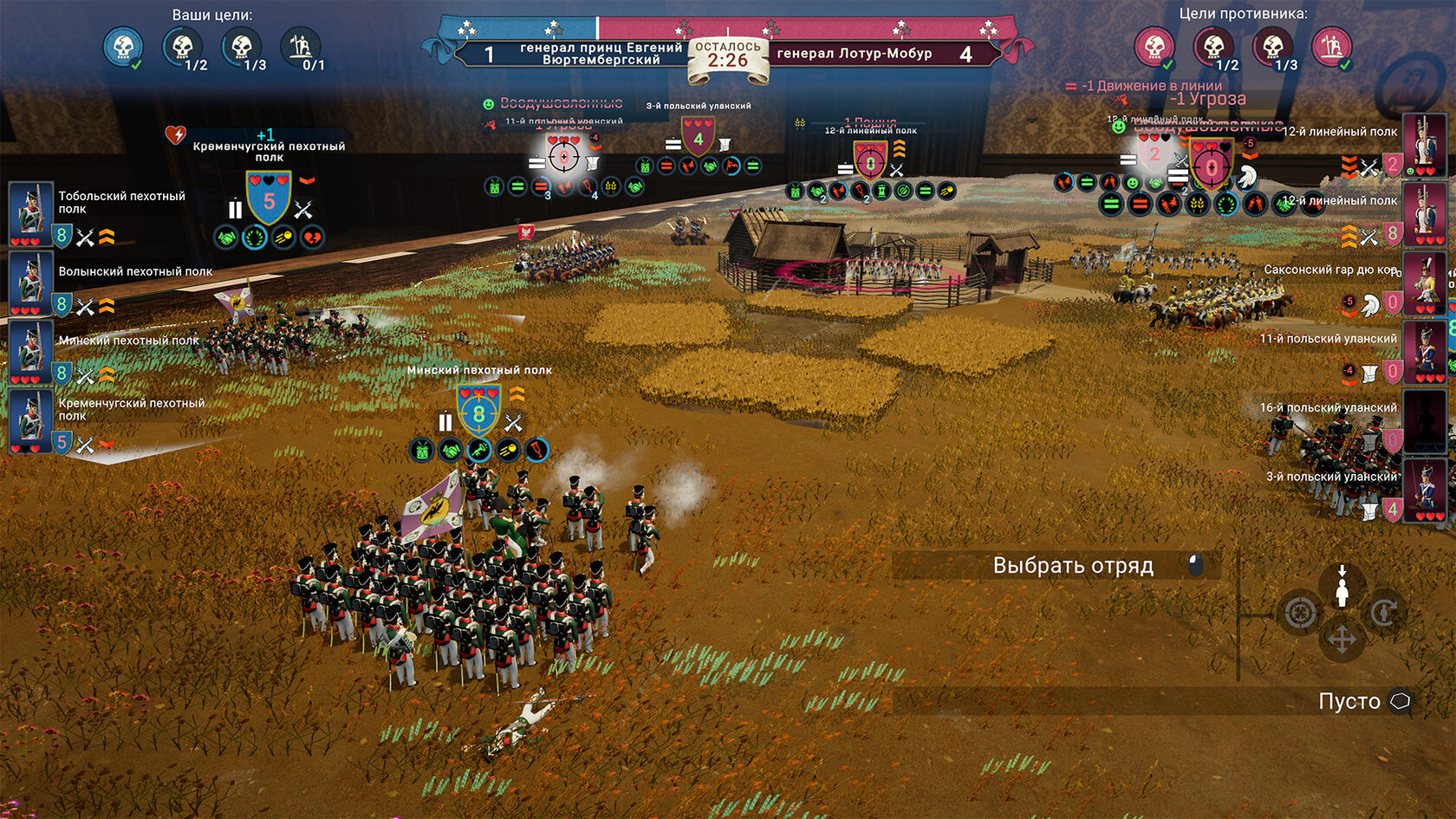The image size is (1456, 819).
Task: Select enemy Саксонский гар дю кор portrait
Action: click(x=1424, y=283)
